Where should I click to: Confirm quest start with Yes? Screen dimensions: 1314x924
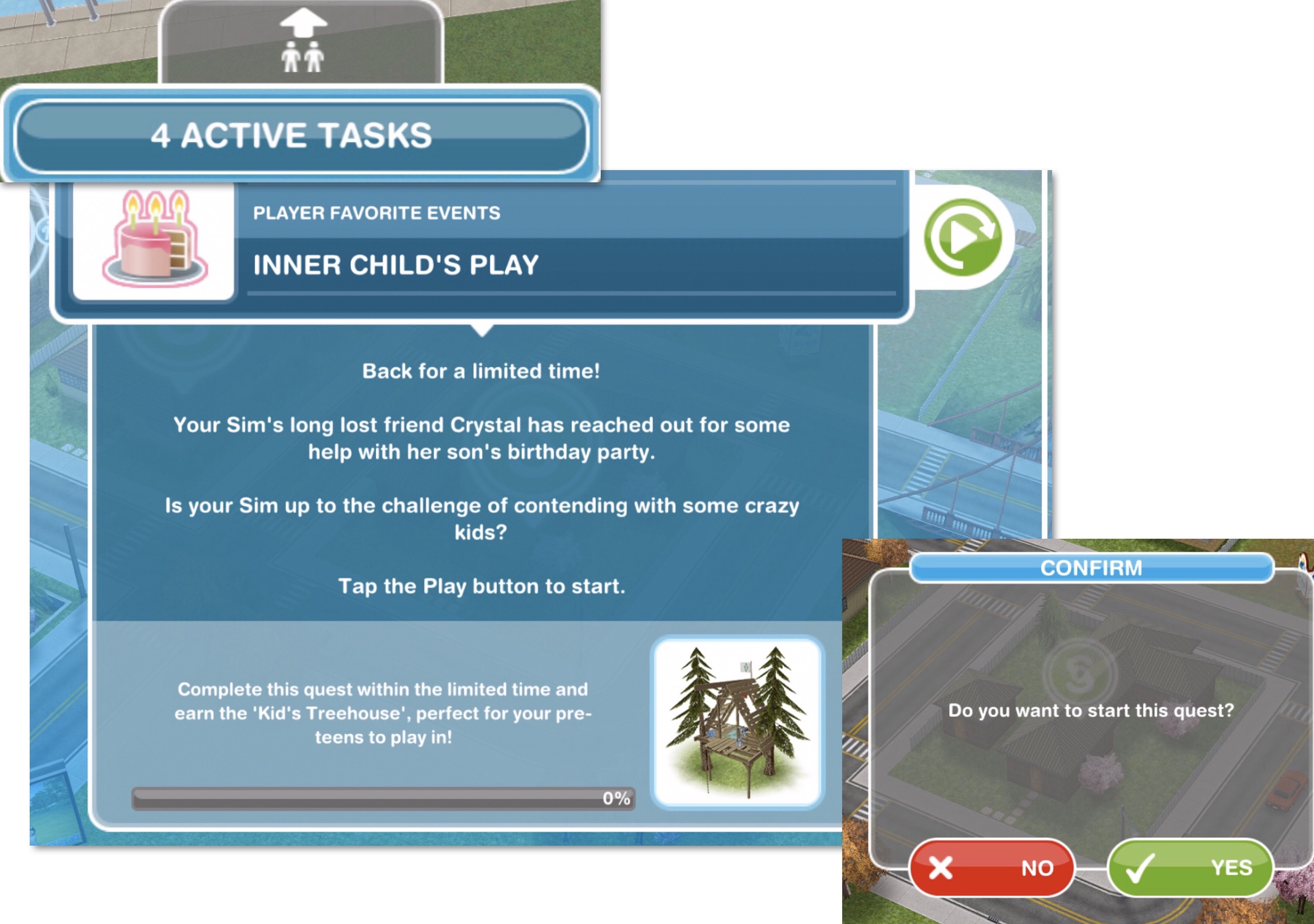1190,868
